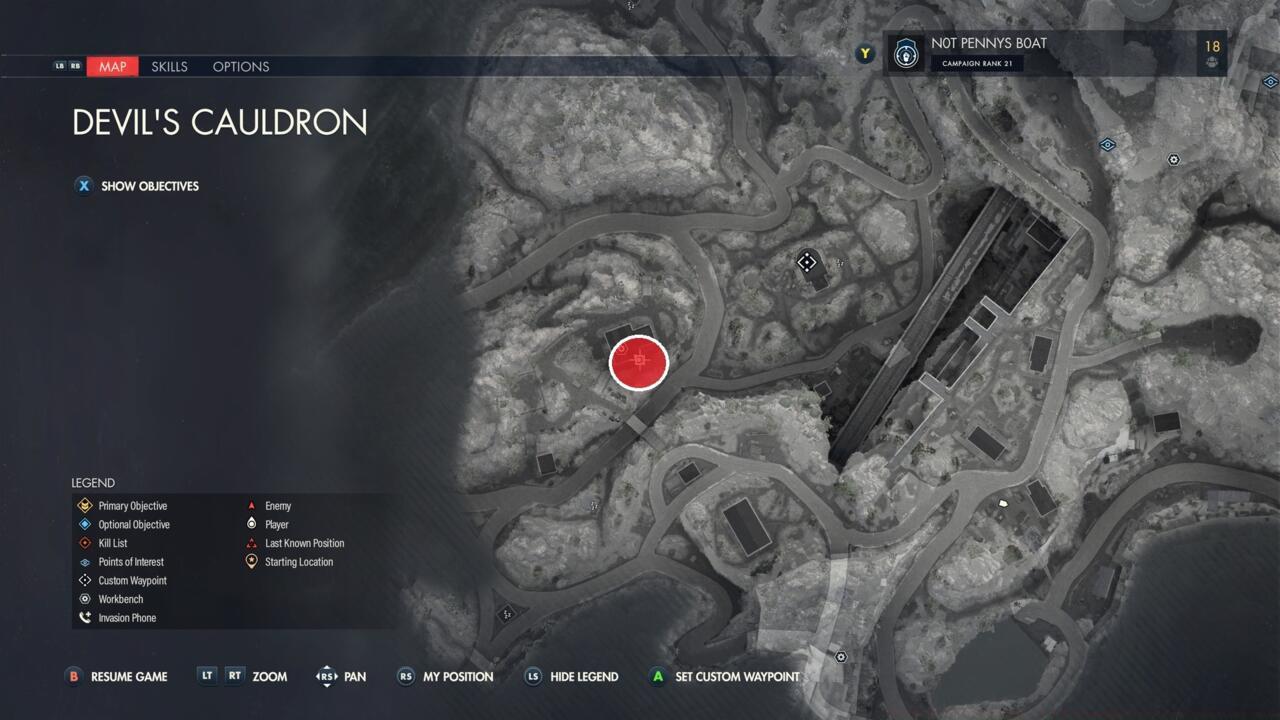Switch to the Skills tab
1280x720 pixels.
click(x=169, y=66)
